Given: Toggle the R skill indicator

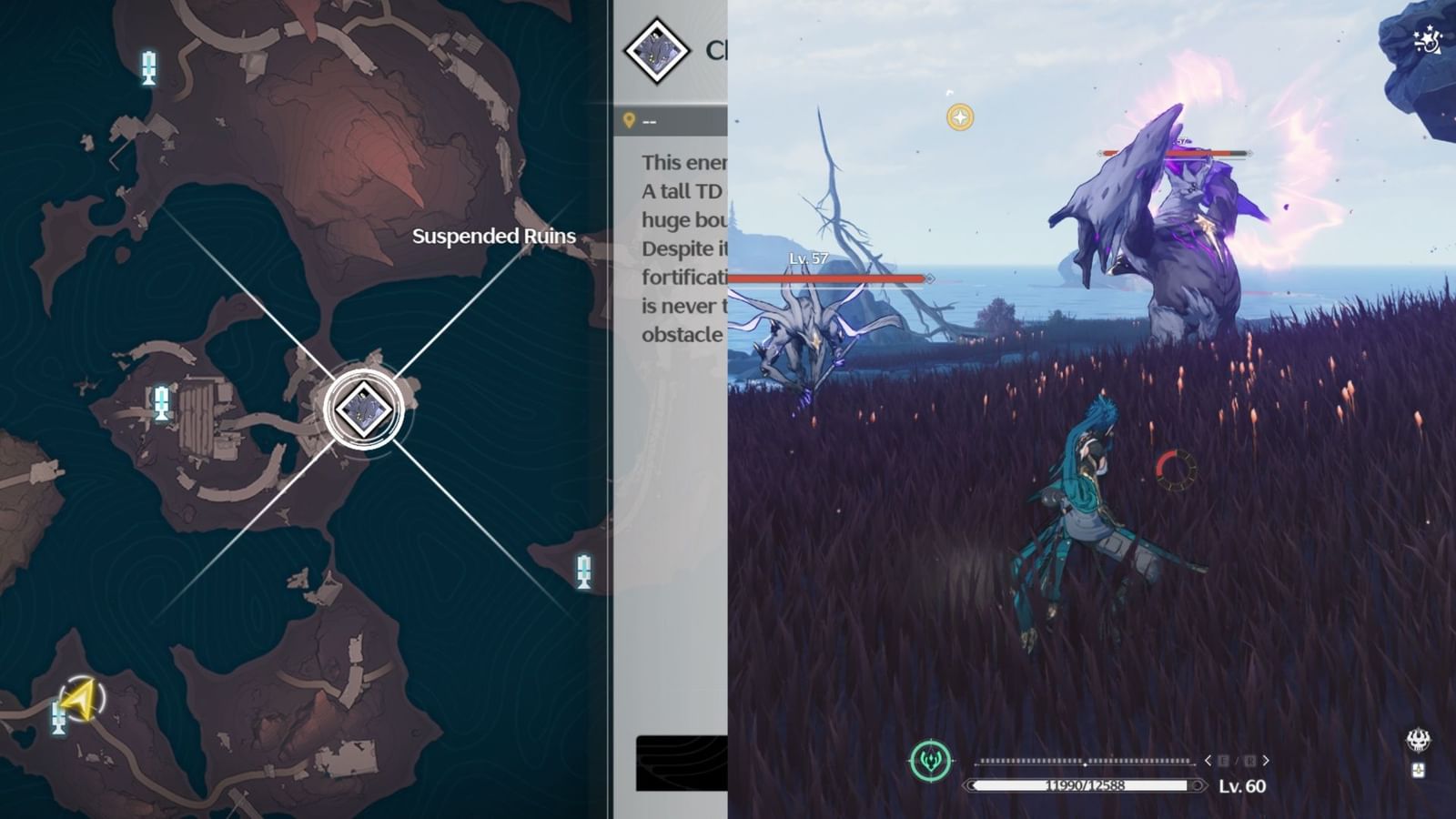Looking at the screenshot, I should click(1250, 760).
